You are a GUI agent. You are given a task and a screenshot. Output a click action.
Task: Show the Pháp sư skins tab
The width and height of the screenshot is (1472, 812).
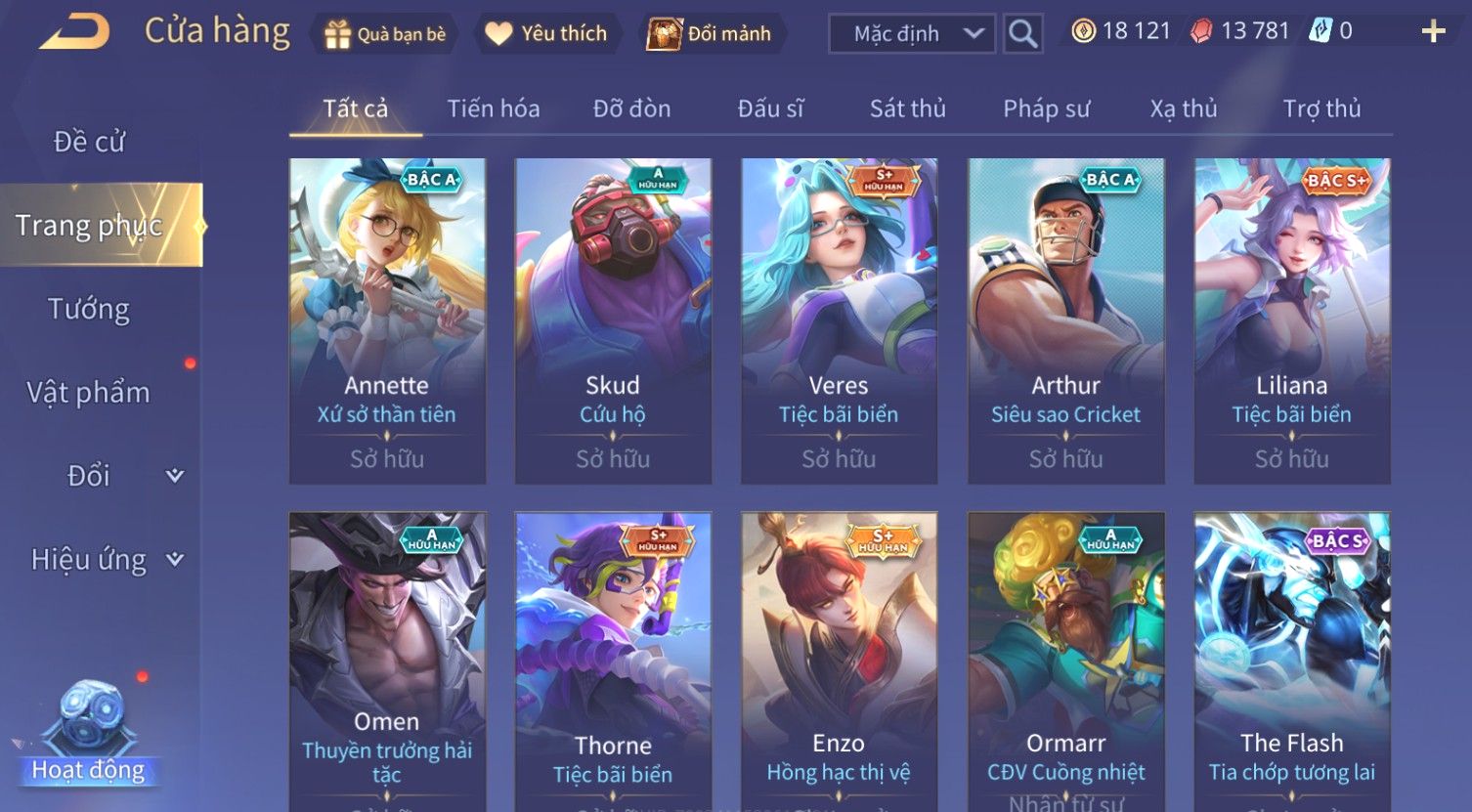1046,108
